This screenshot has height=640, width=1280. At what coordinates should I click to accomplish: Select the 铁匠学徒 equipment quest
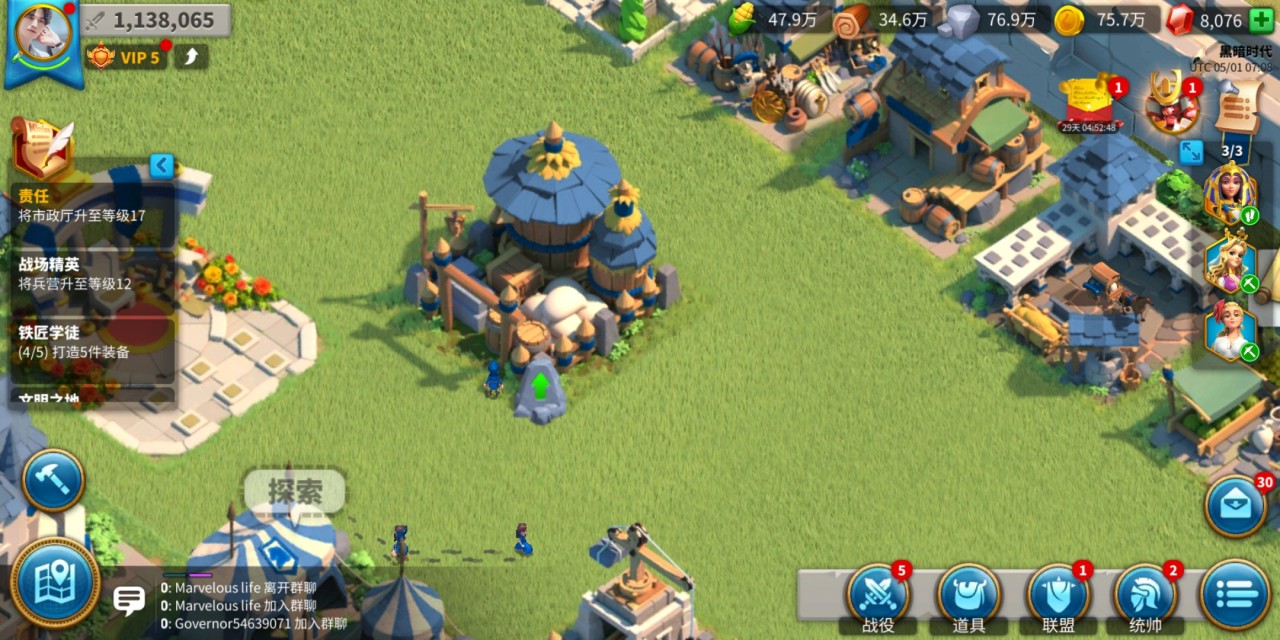pyautogui.click(x=90, y=341)
